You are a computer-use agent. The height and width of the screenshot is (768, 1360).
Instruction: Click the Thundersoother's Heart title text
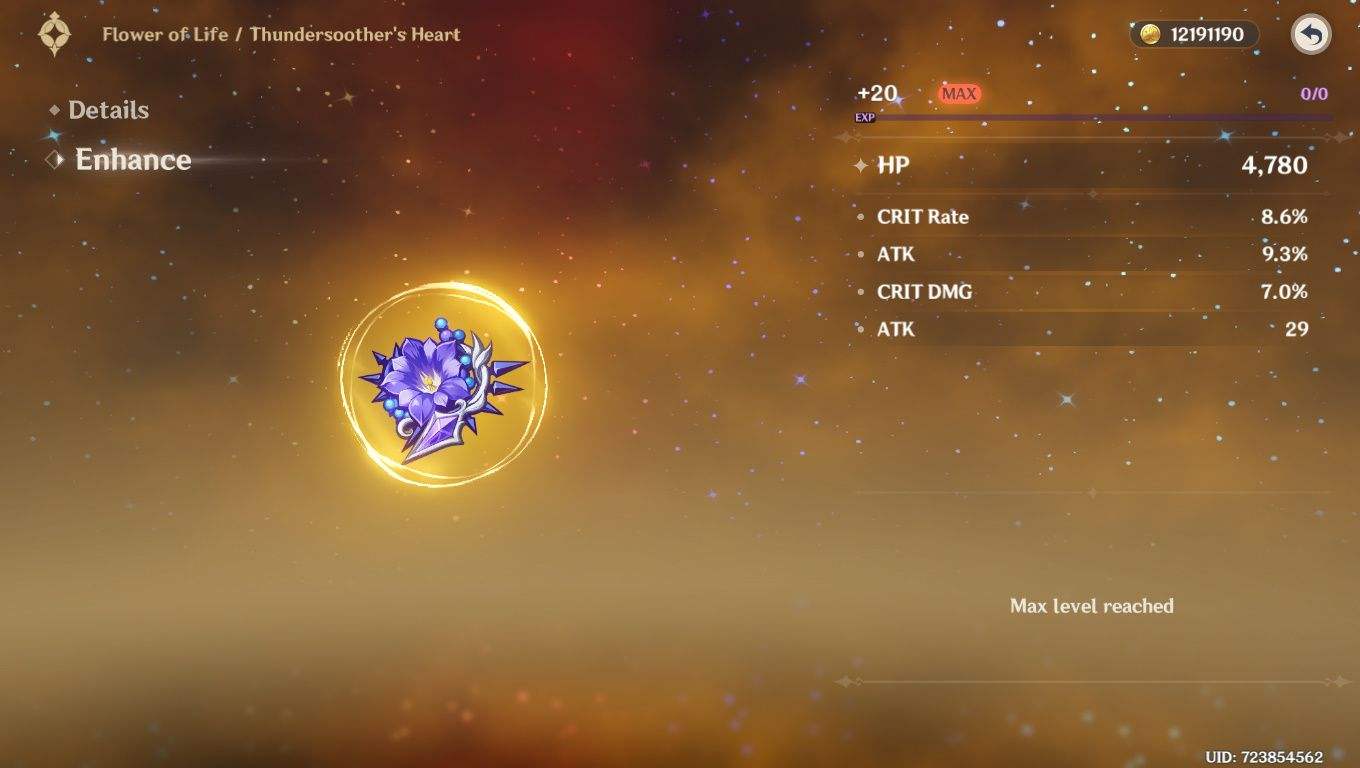355,33
